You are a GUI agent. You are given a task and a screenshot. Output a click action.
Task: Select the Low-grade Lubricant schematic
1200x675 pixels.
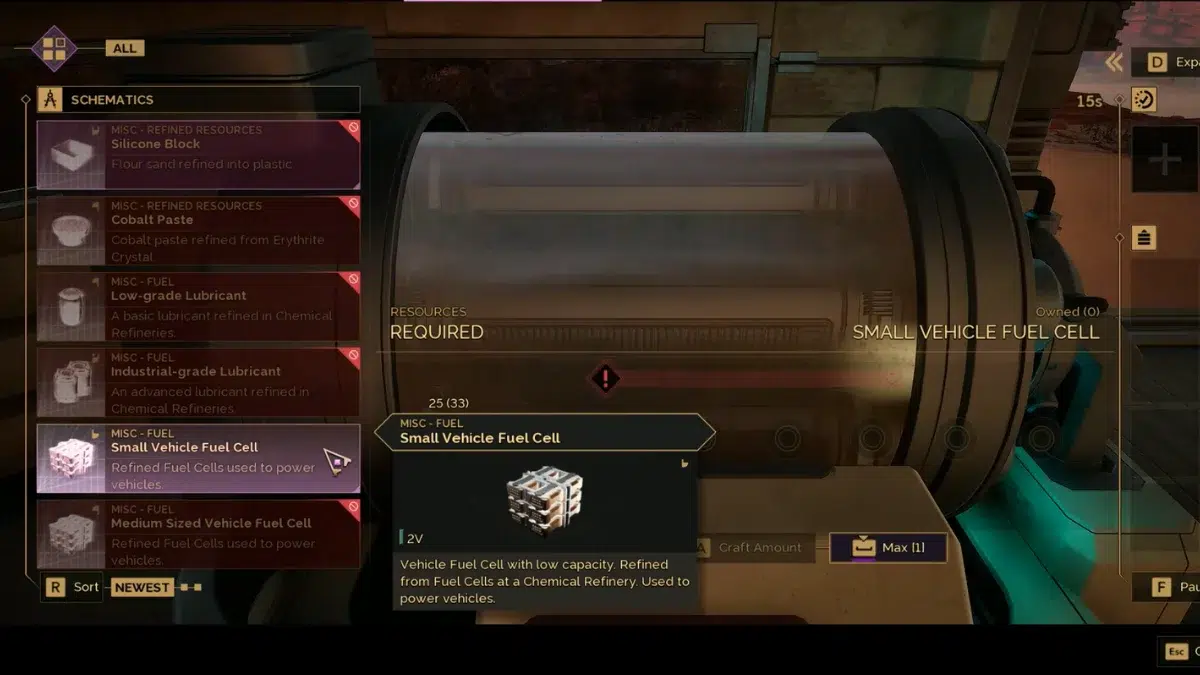(x=198, y=307)
